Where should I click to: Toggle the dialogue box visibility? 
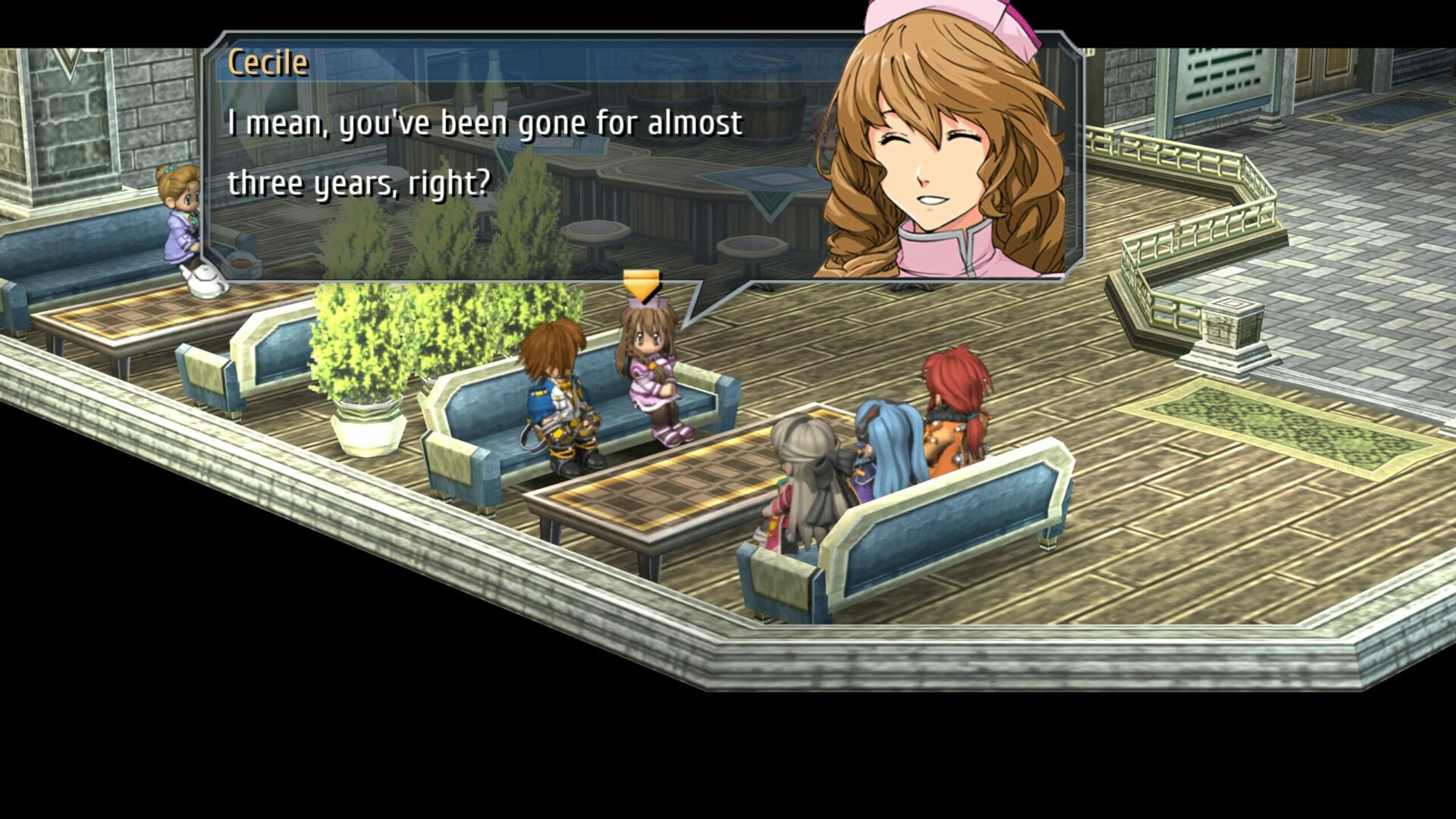[x=531, y=152]
